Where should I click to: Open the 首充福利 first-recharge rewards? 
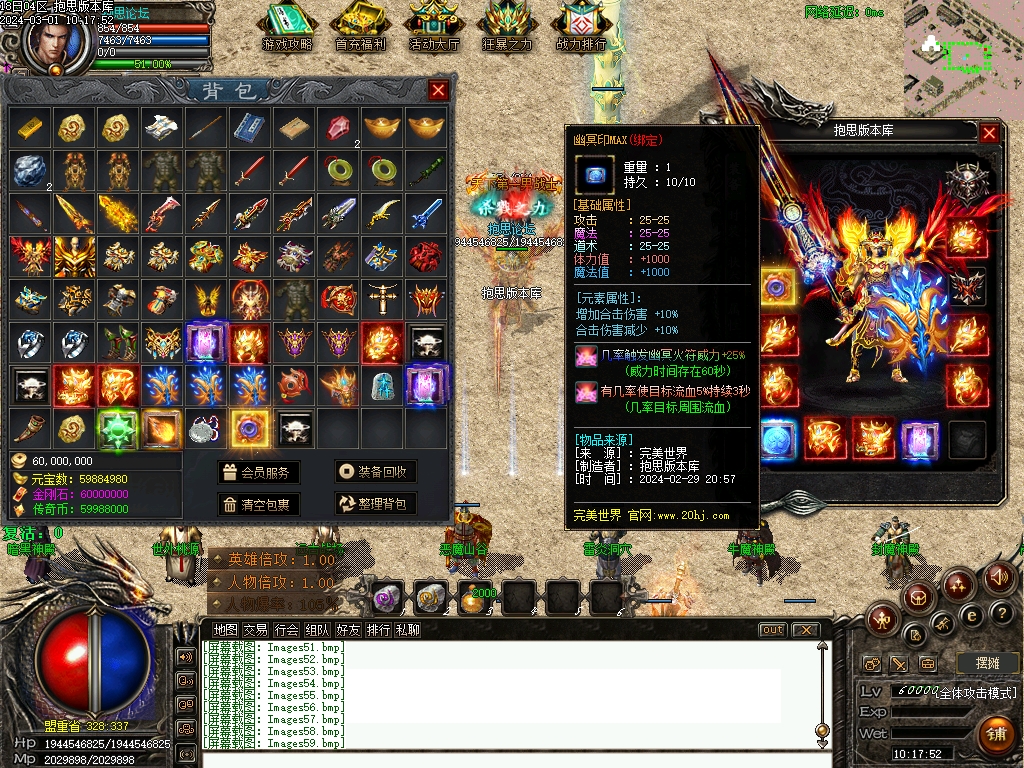[x=360, y=27]
